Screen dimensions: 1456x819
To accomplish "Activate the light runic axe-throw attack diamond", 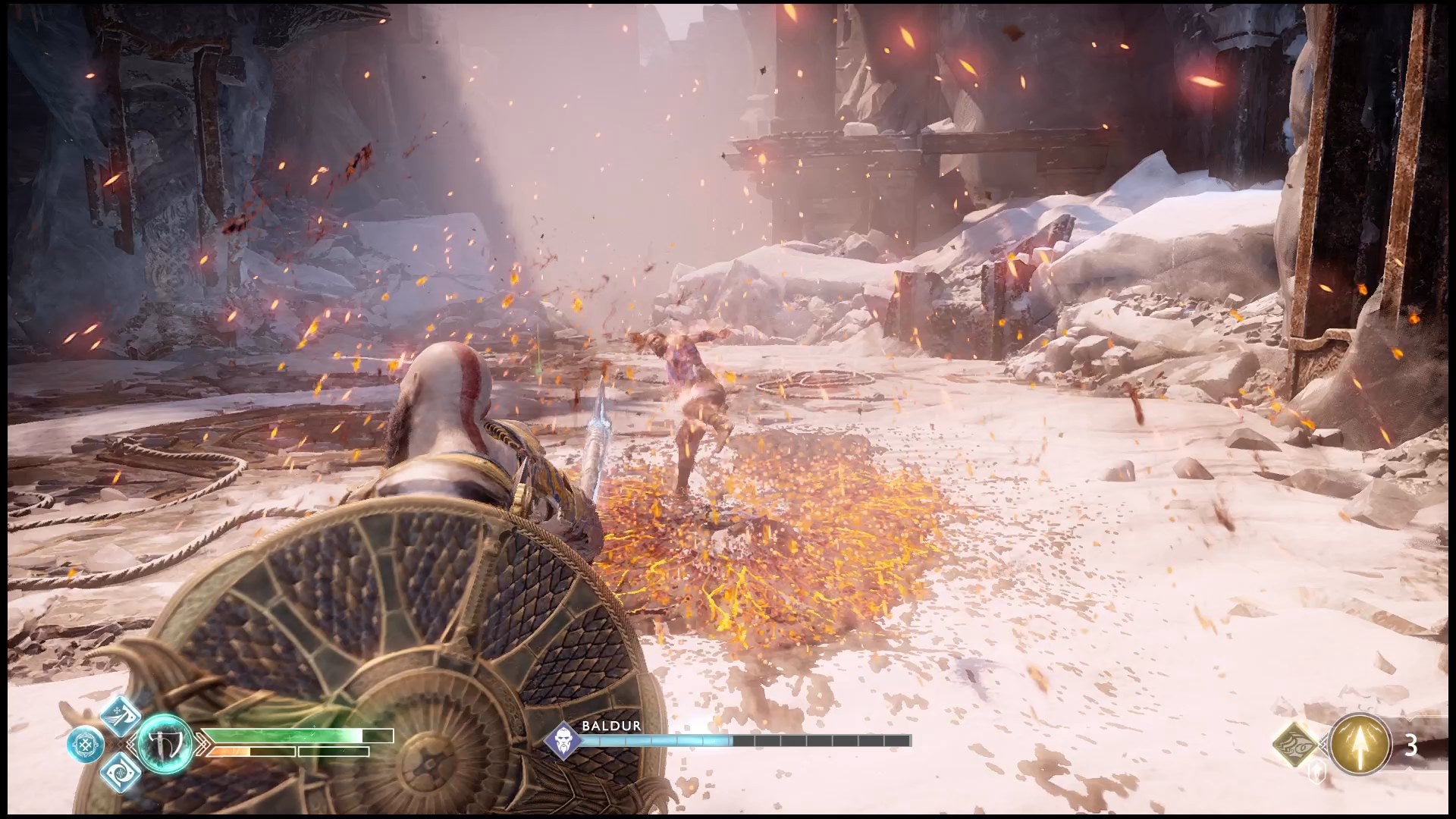I will (x=121, y=715).
